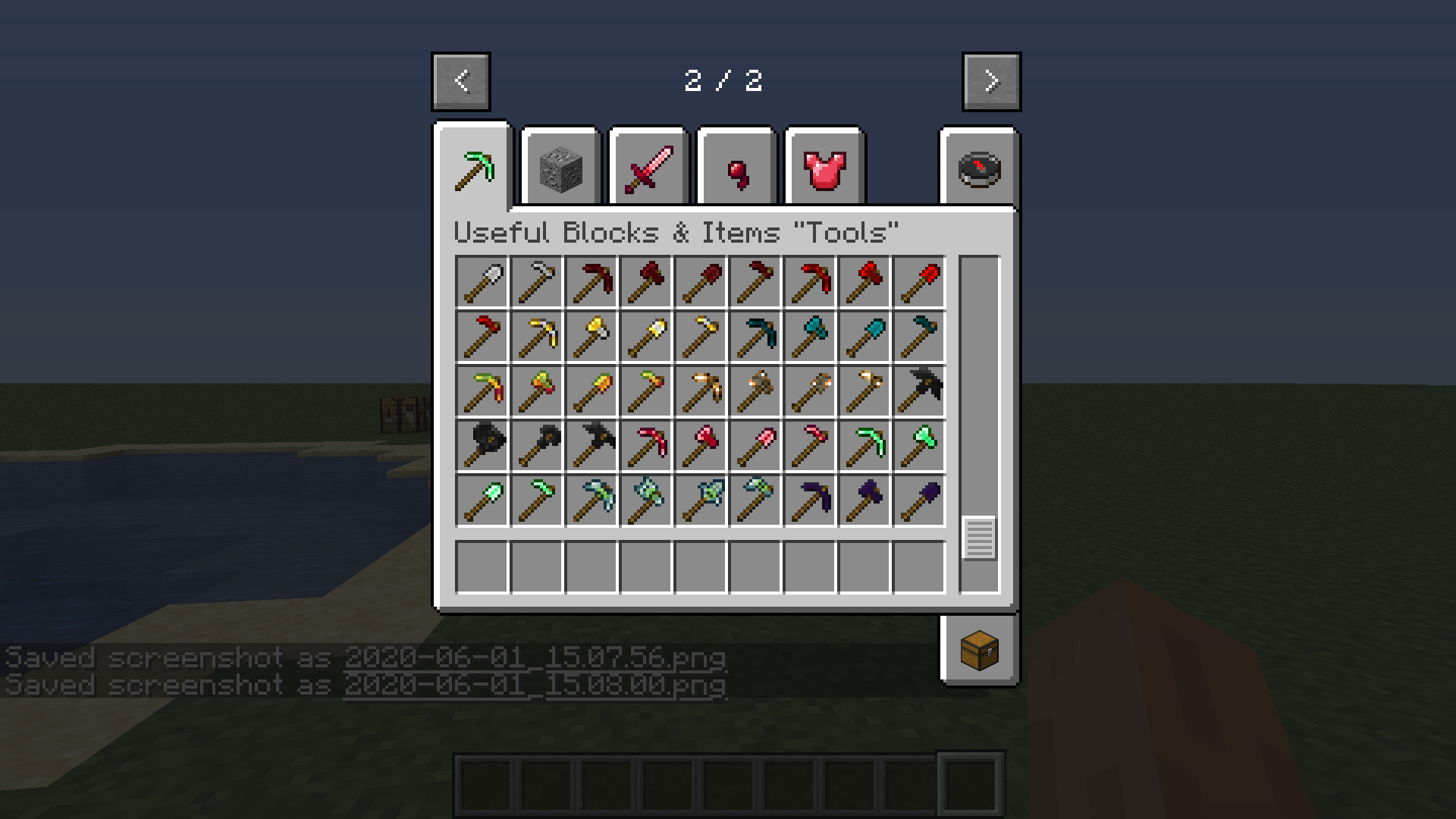Click the previous page arrow
1456x819 pixels.
(x=460, y=81)
